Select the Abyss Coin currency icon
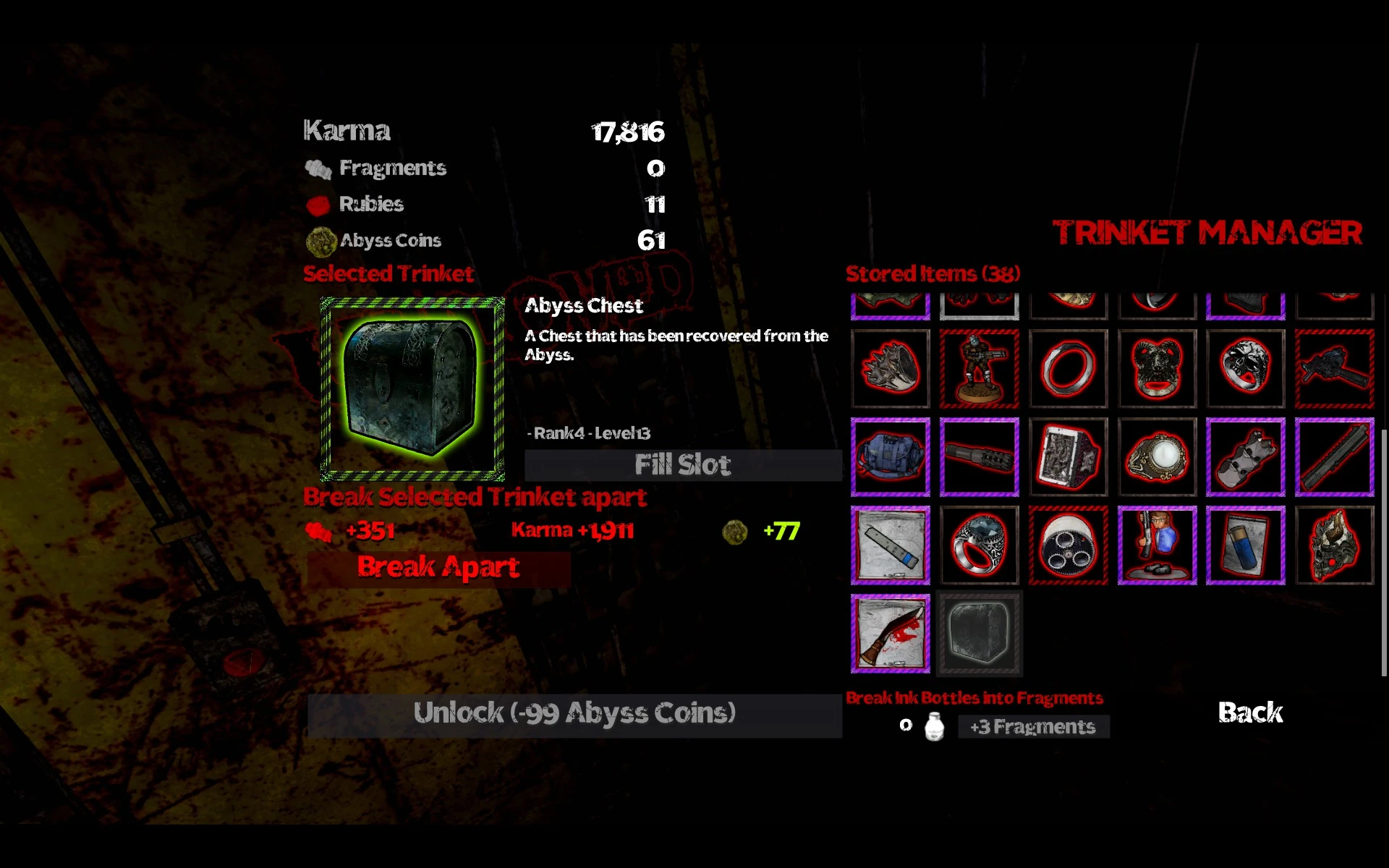Image resolution: width=1389 pixels, height=868 pixels. pyautogui.click(x=320, y=240)
